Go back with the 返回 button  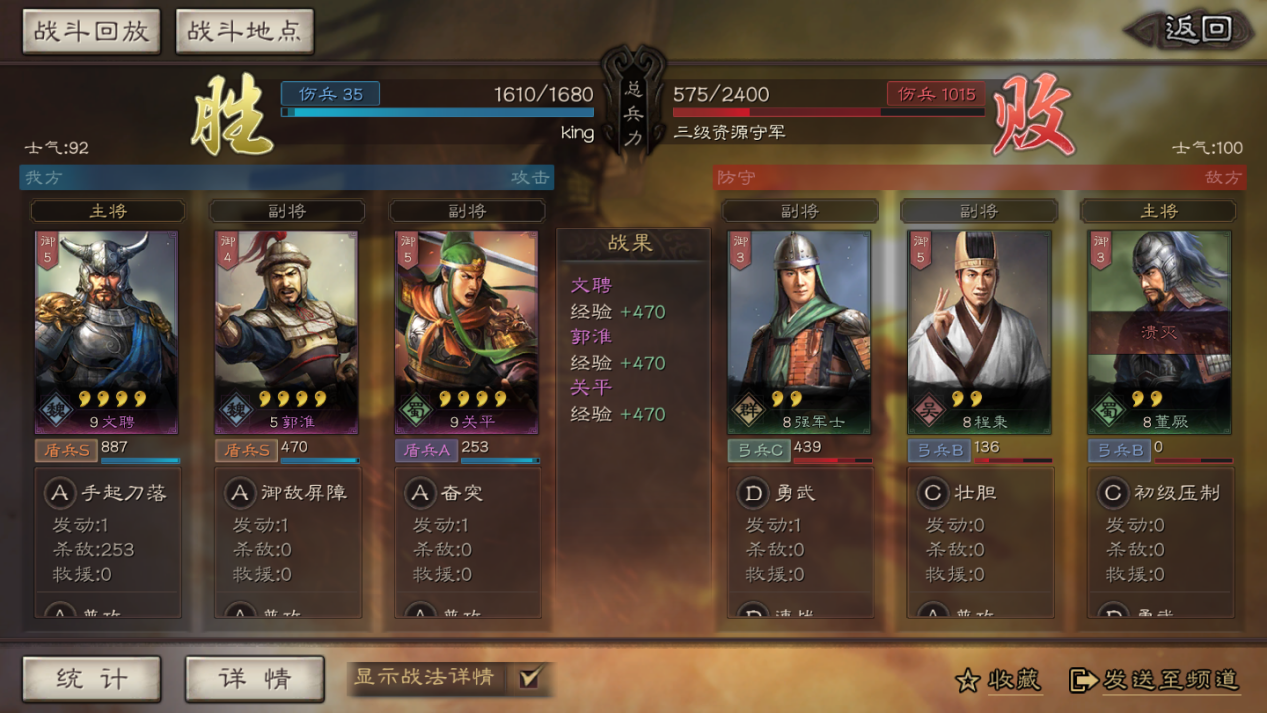tap(1193, 30)
